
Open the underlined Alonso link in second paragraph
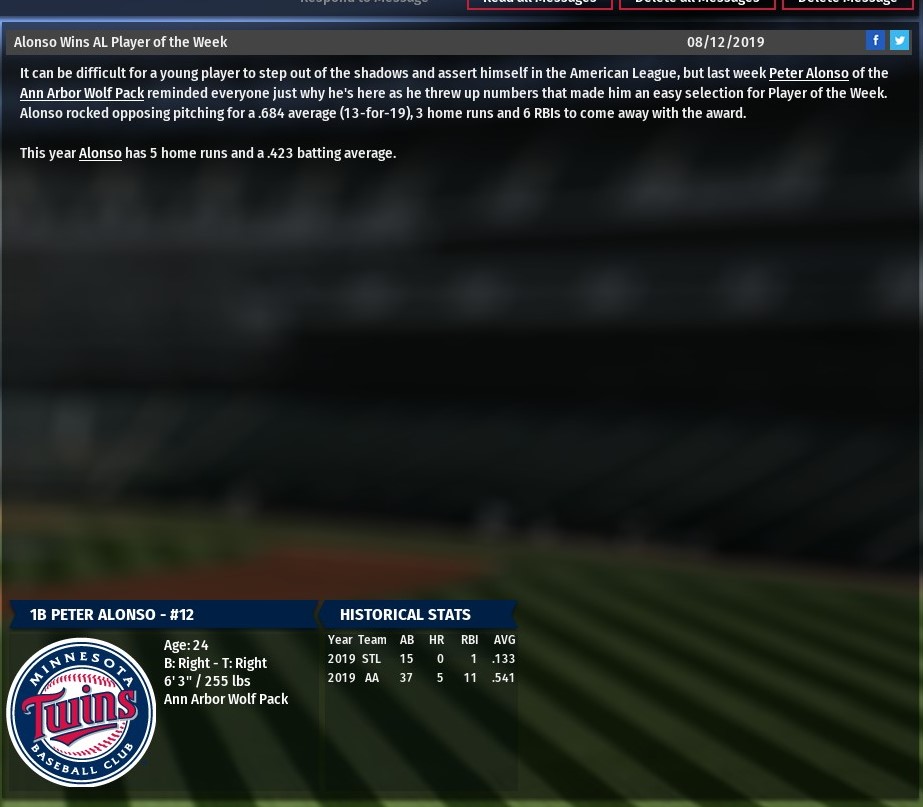pyautogui.click(x=100, y=154)
